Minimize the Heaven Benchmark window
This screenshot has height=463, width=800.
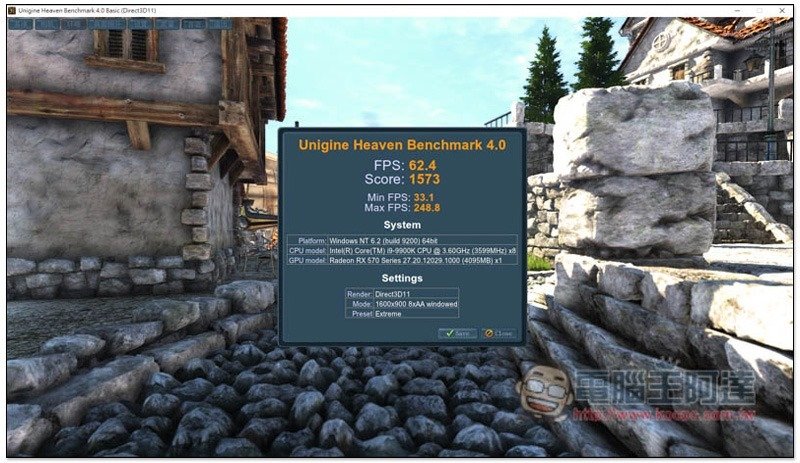point(736,9)
